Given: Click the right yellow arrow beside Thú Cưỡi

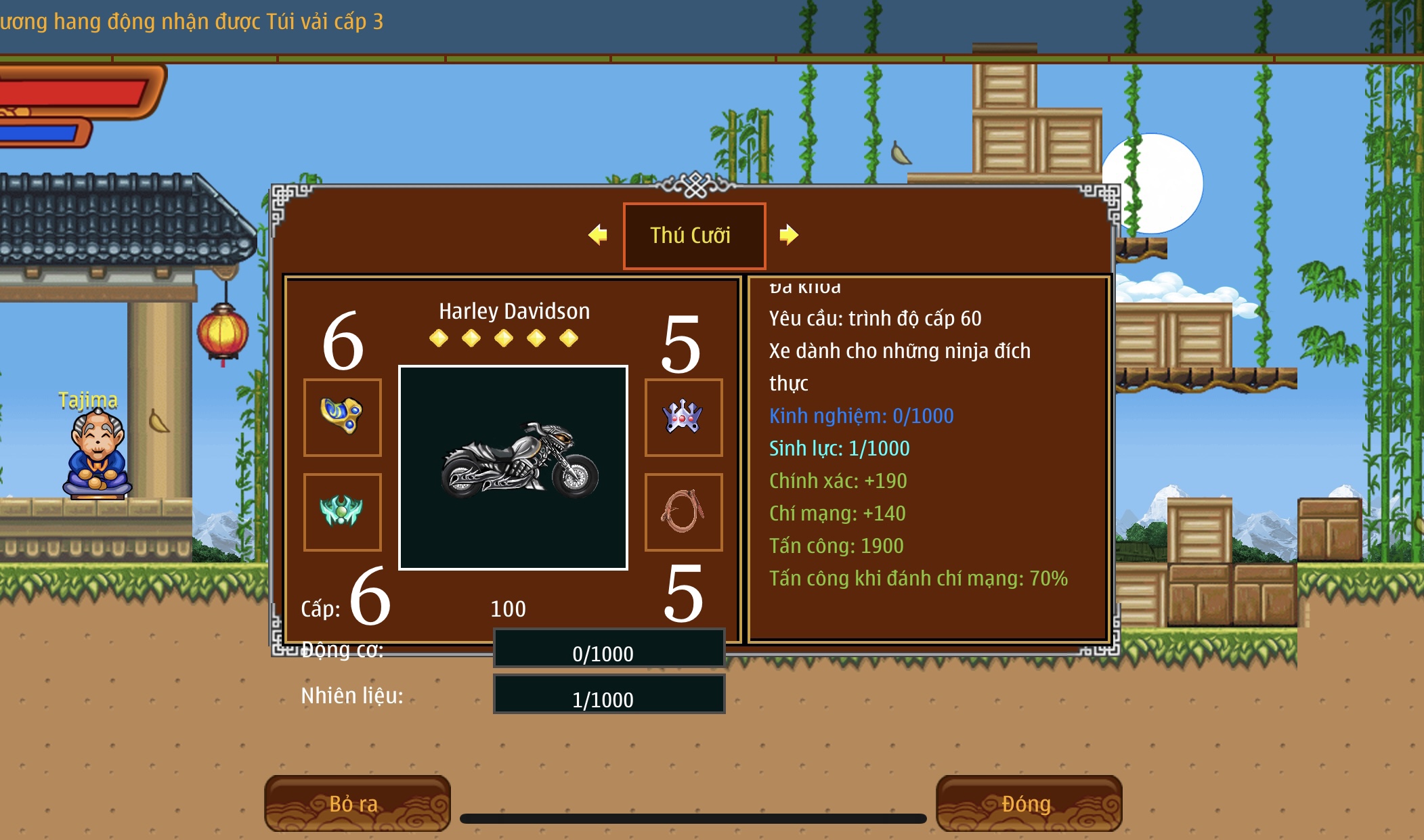Looking at the screenshot, I should [x=788, y=235].
